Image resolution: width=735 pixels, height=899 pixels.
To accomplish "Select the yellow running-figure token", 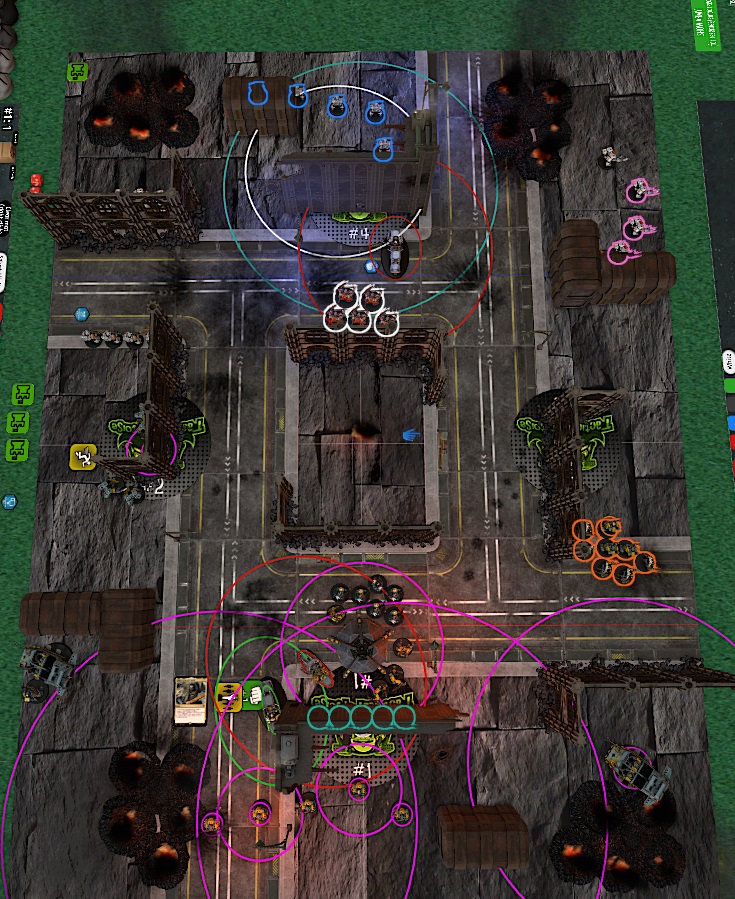I will point(82,457).
